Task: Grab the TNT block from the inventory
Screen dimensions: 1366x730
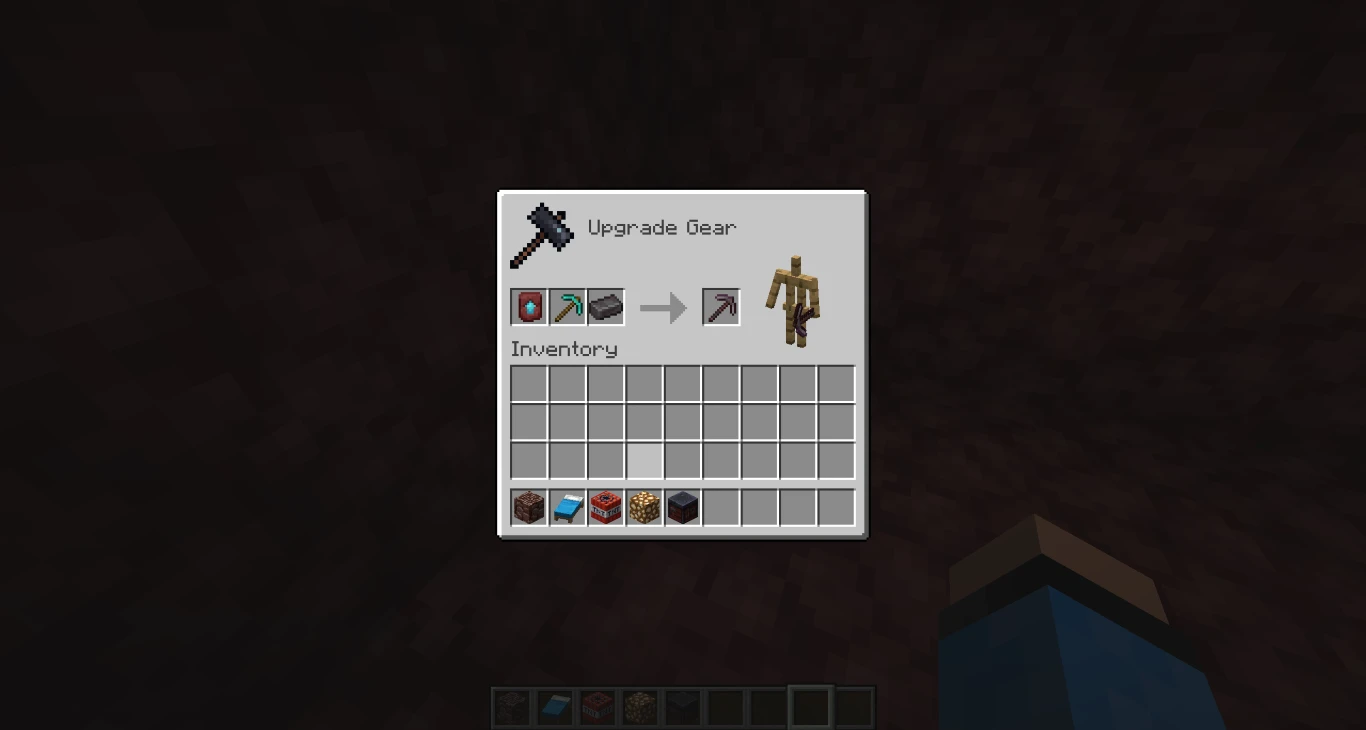Action: 605,507
